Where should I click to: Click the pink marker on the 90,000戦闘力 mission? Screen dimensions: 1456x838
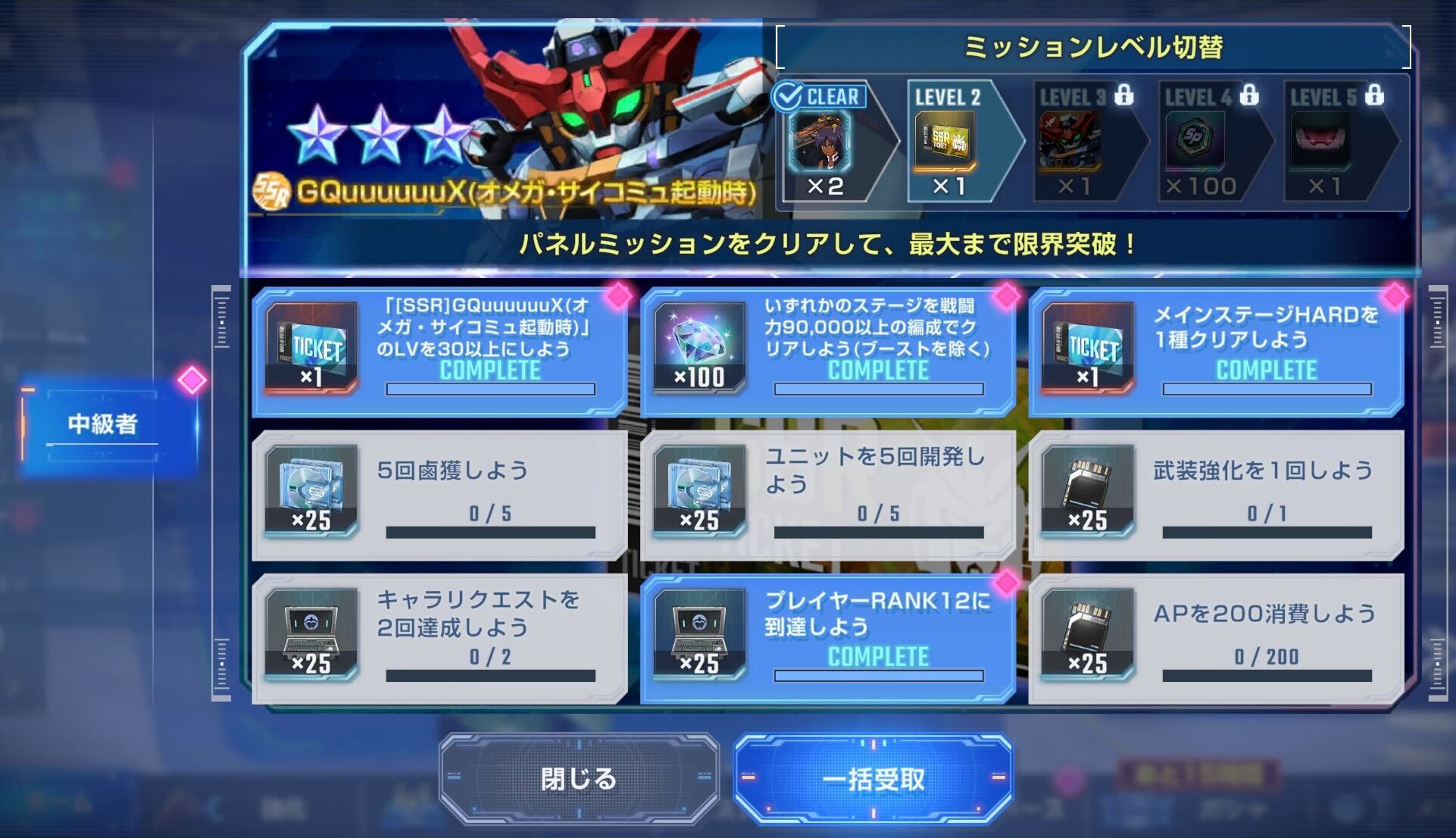pos(1008,295)
